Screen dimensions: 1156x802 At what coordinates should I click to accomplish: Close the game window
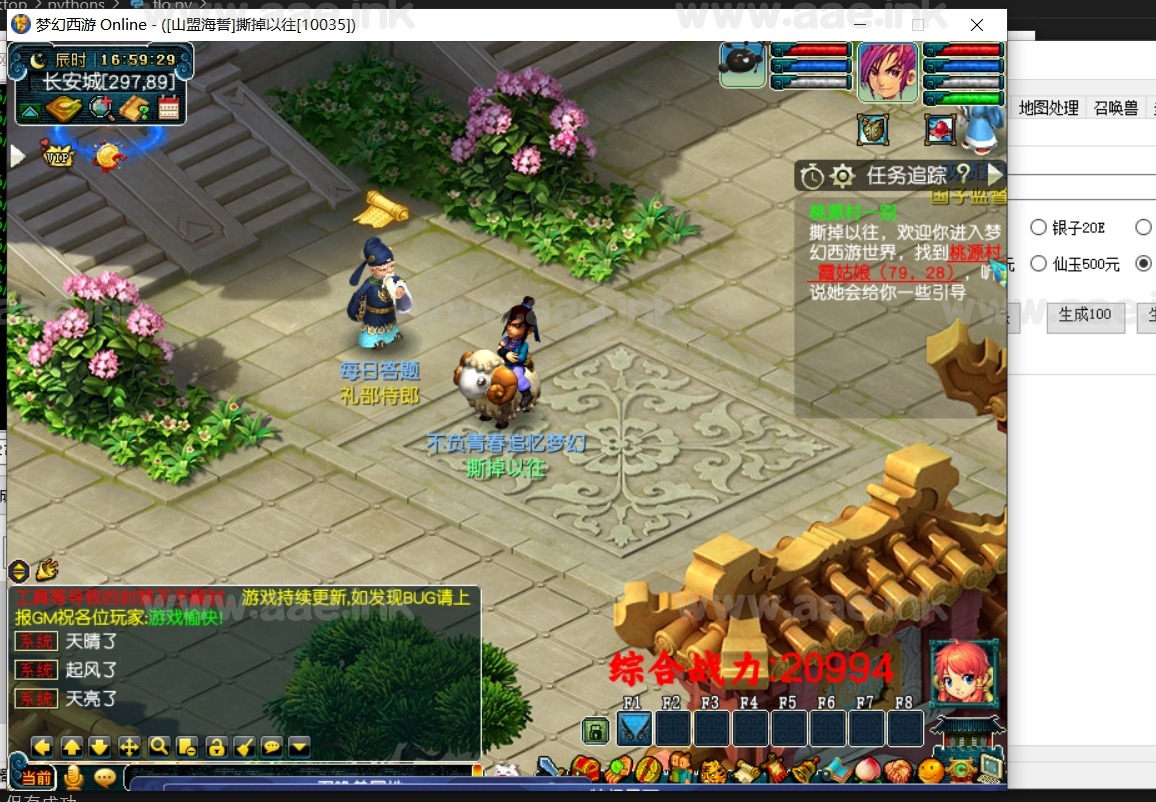[x=978, y=24]
